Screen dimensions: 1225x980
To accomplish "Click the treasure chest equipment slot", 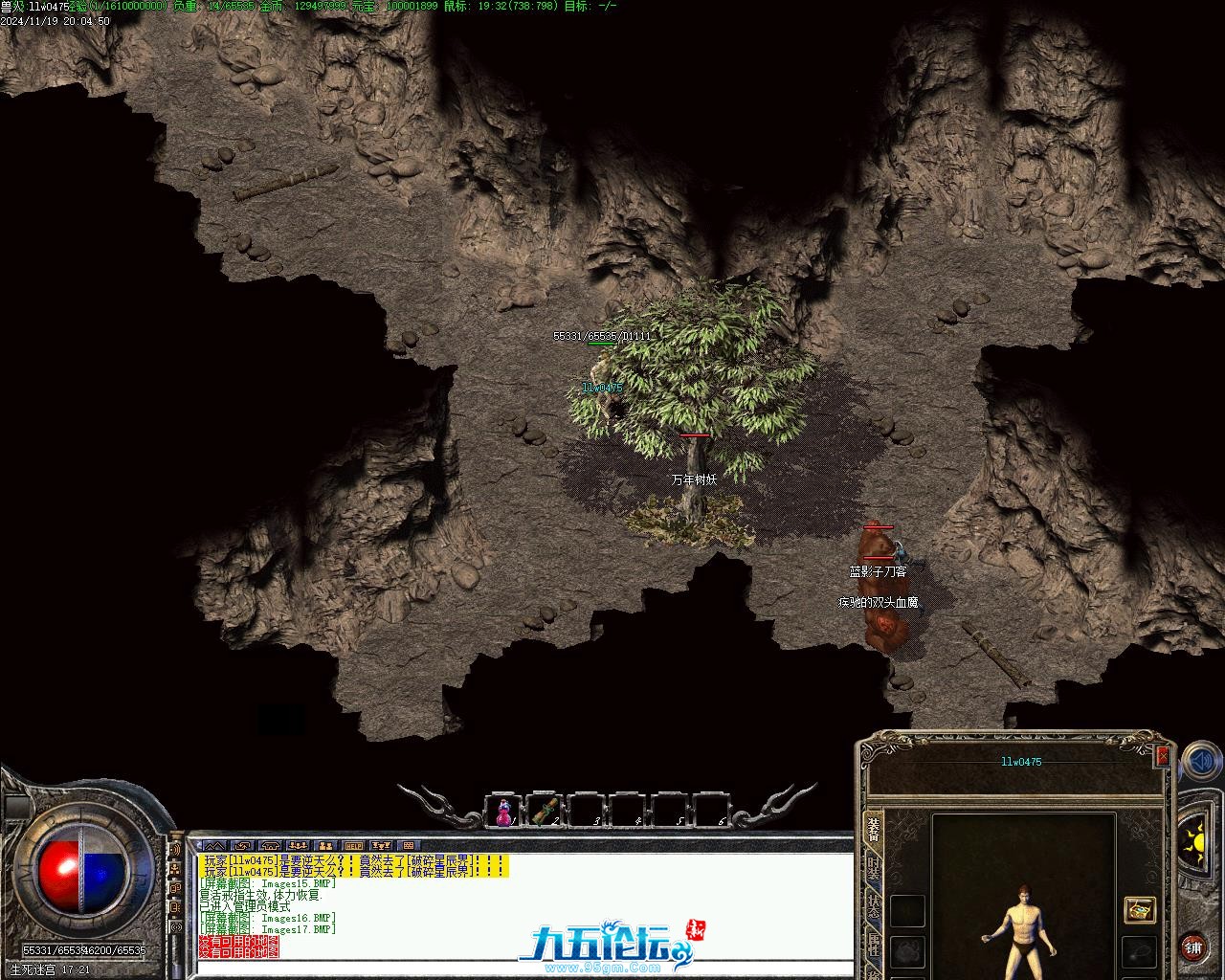I will (1139, 909).
